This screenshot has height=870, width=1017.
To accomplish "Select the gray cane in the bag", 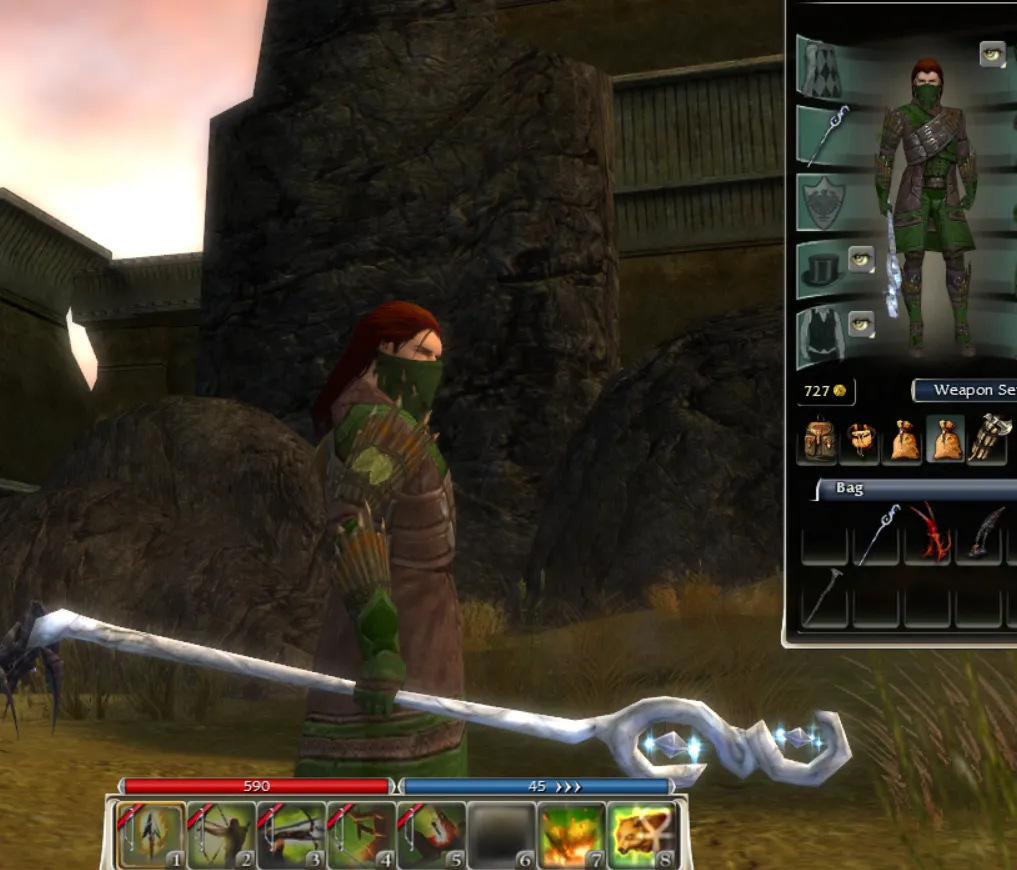I will tap(825, 595).
